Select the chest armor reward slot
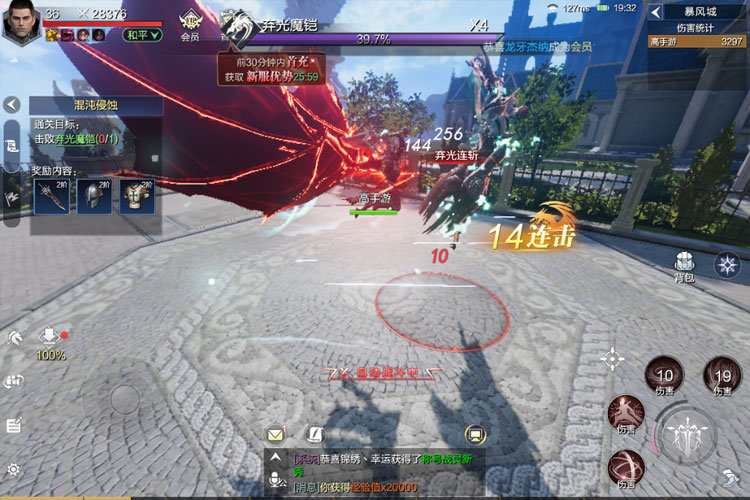The image size is (750, 500). [x=137, y=197]
